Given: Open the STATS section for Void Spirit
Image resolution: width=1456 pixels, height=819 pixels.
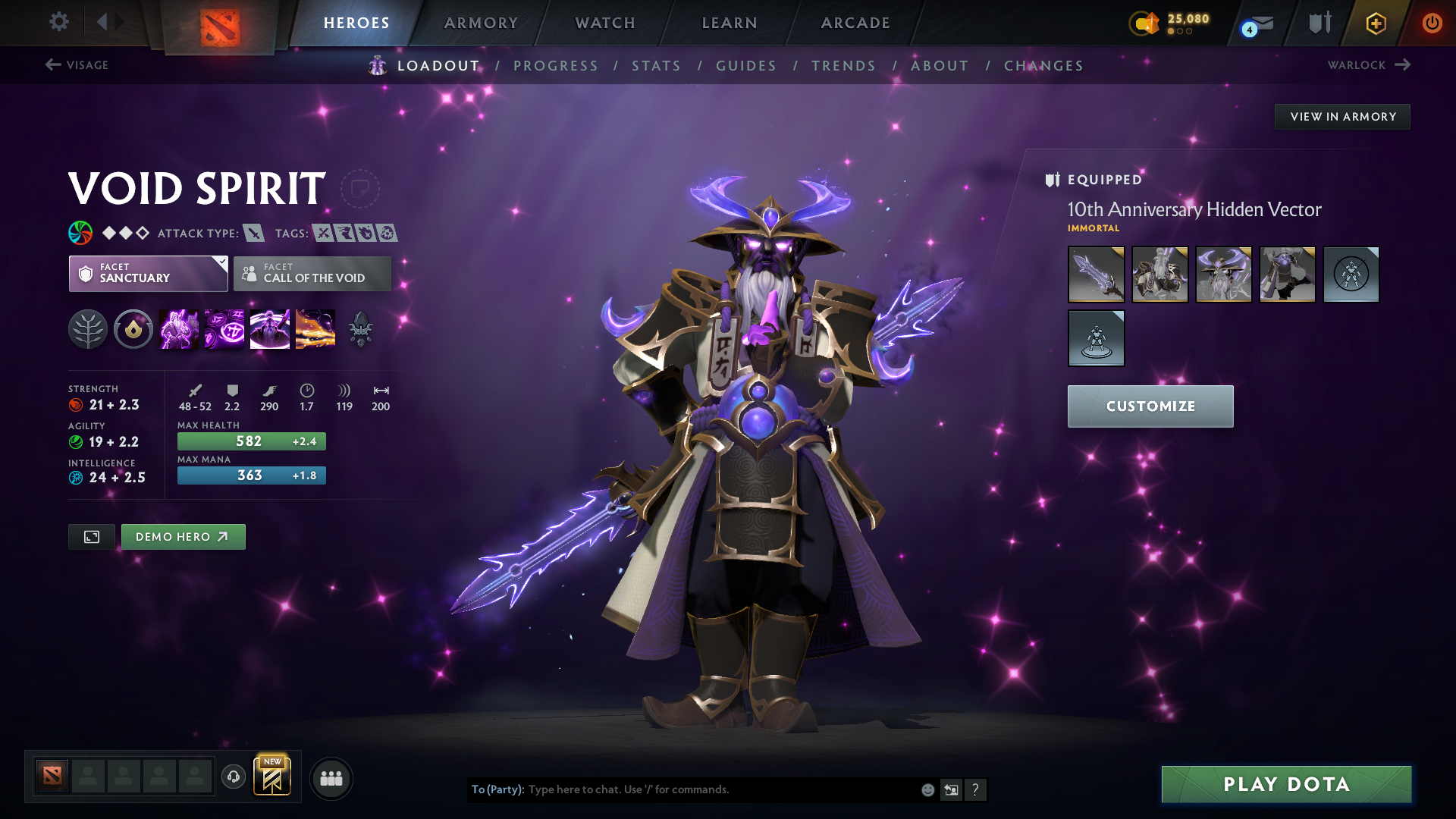Looking at the screenshot, I should click(656, 65).
